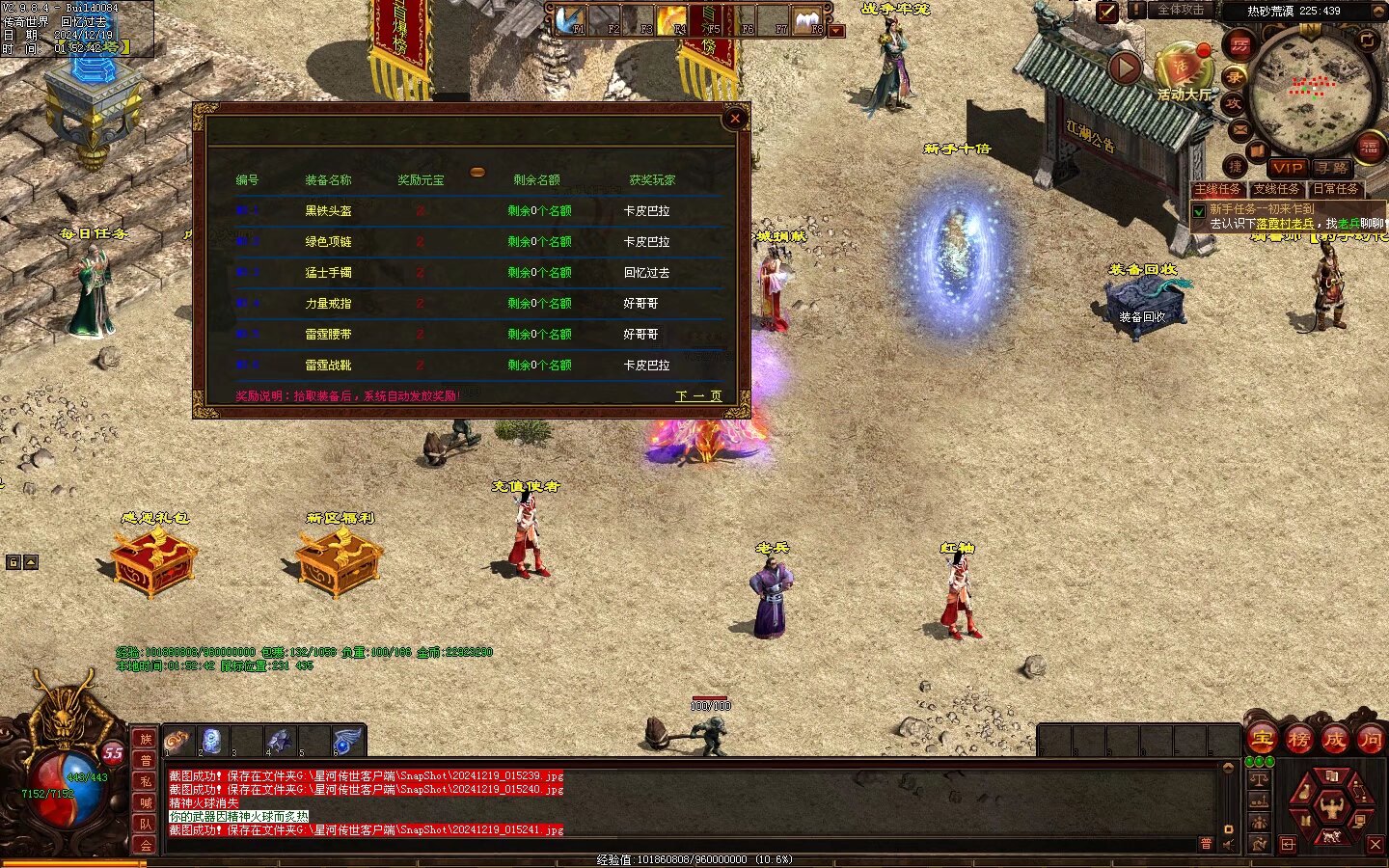Close the equipment reward list window
The width and height of the screenshot is (1389, 868).
tap(735, 119)
